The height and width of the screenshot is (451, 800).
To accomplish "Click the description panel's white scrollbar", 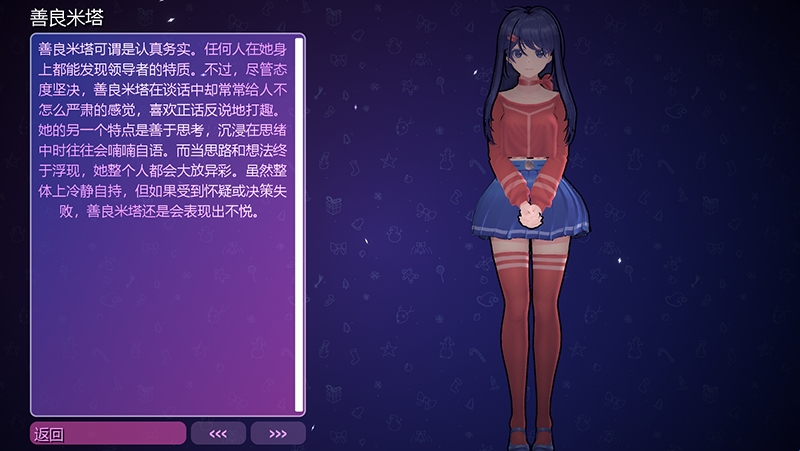I will tap(299, 225).
